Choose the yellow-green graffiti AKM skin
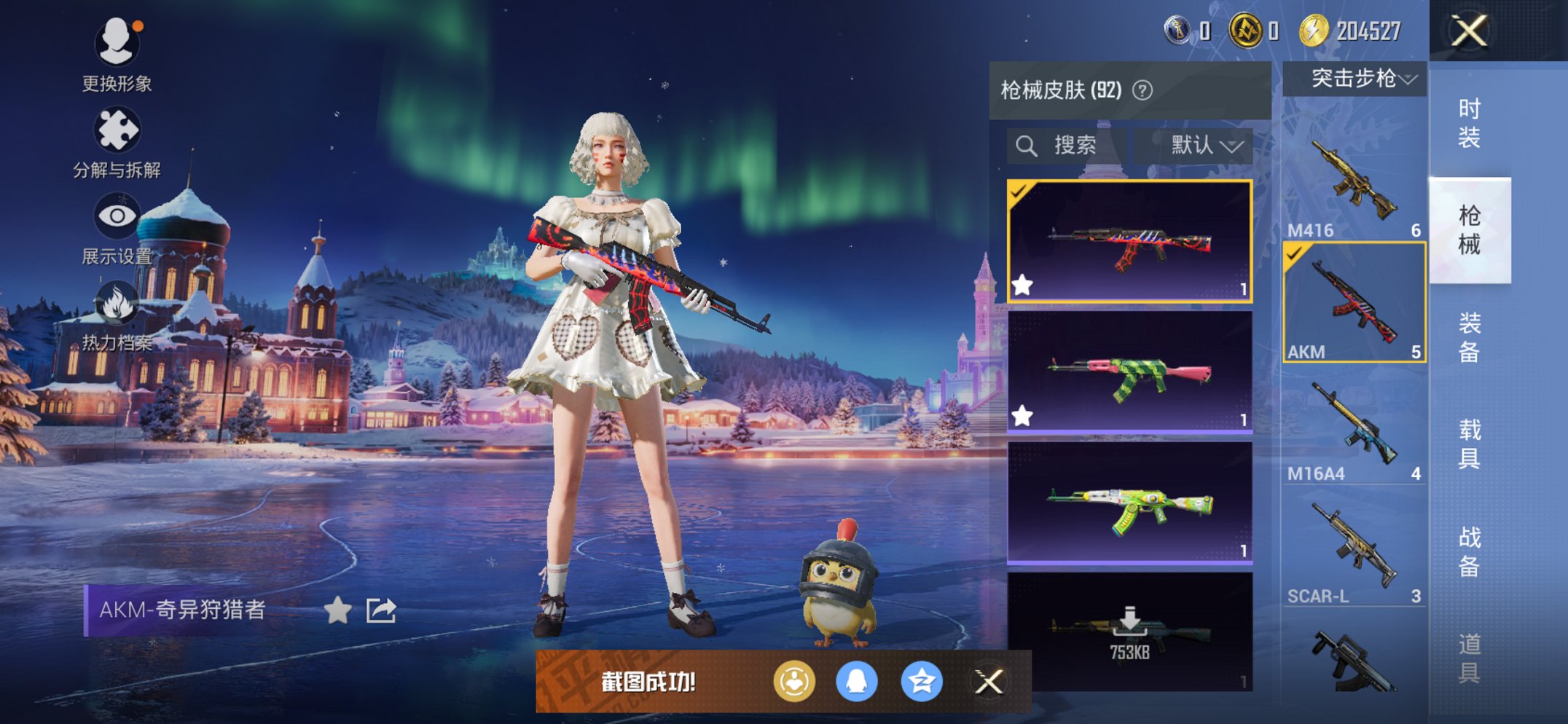This screenshot has width=1568, height=724. point(1129,503)
